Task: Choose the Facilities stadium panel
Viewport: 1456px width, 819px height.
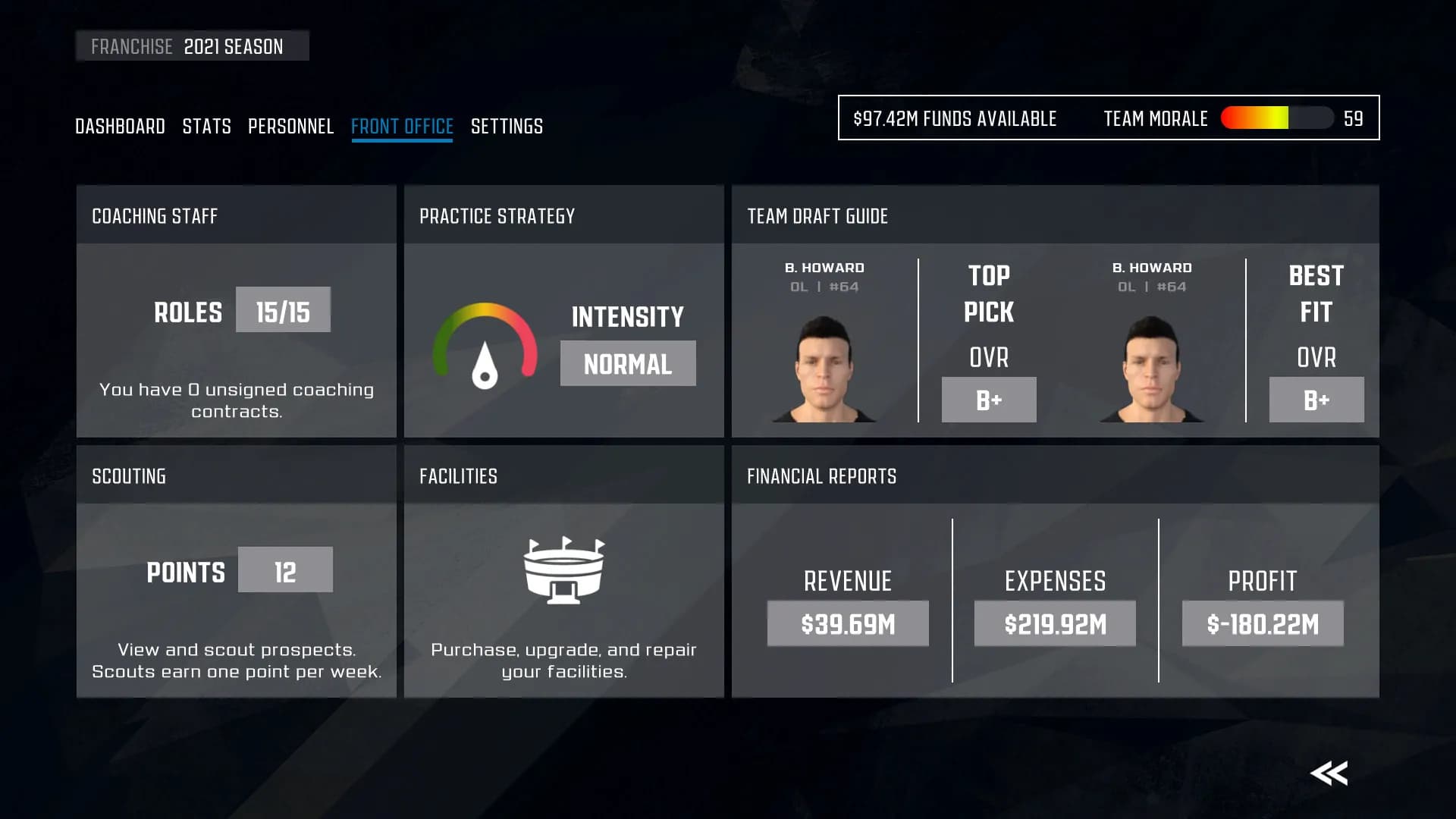Action: click(x=563, y=571)
